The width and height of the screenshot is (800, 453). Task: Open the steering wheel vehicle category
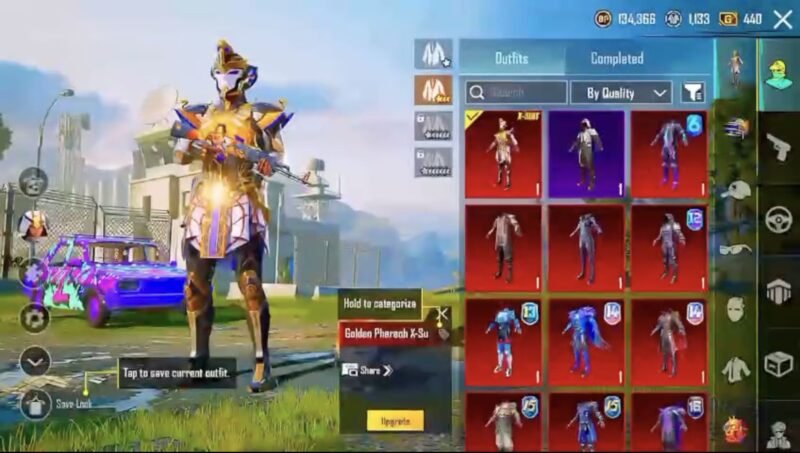[x=778, y=219]
